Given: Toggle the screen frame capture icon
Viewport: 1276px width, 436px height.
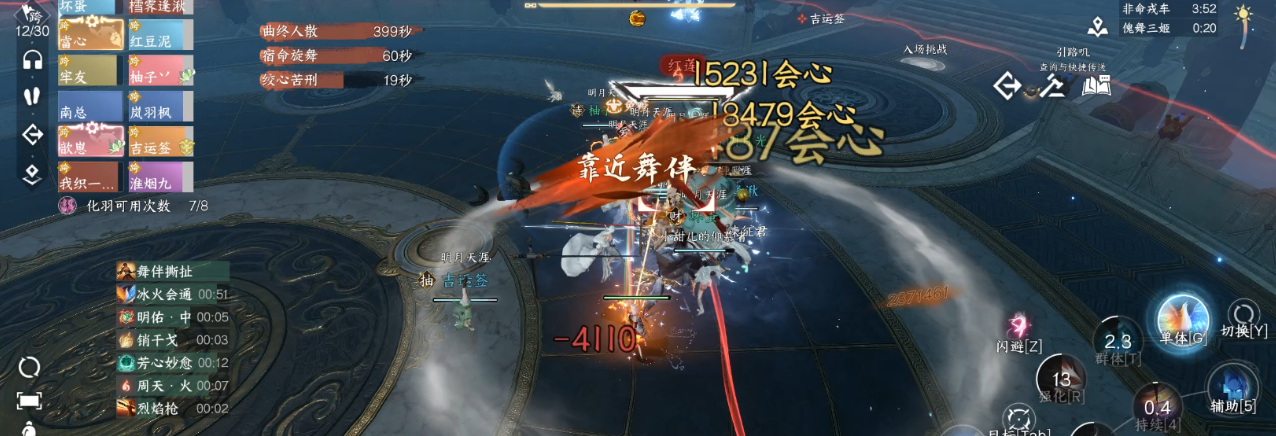Looking at the screenshot, I should 29,401.
